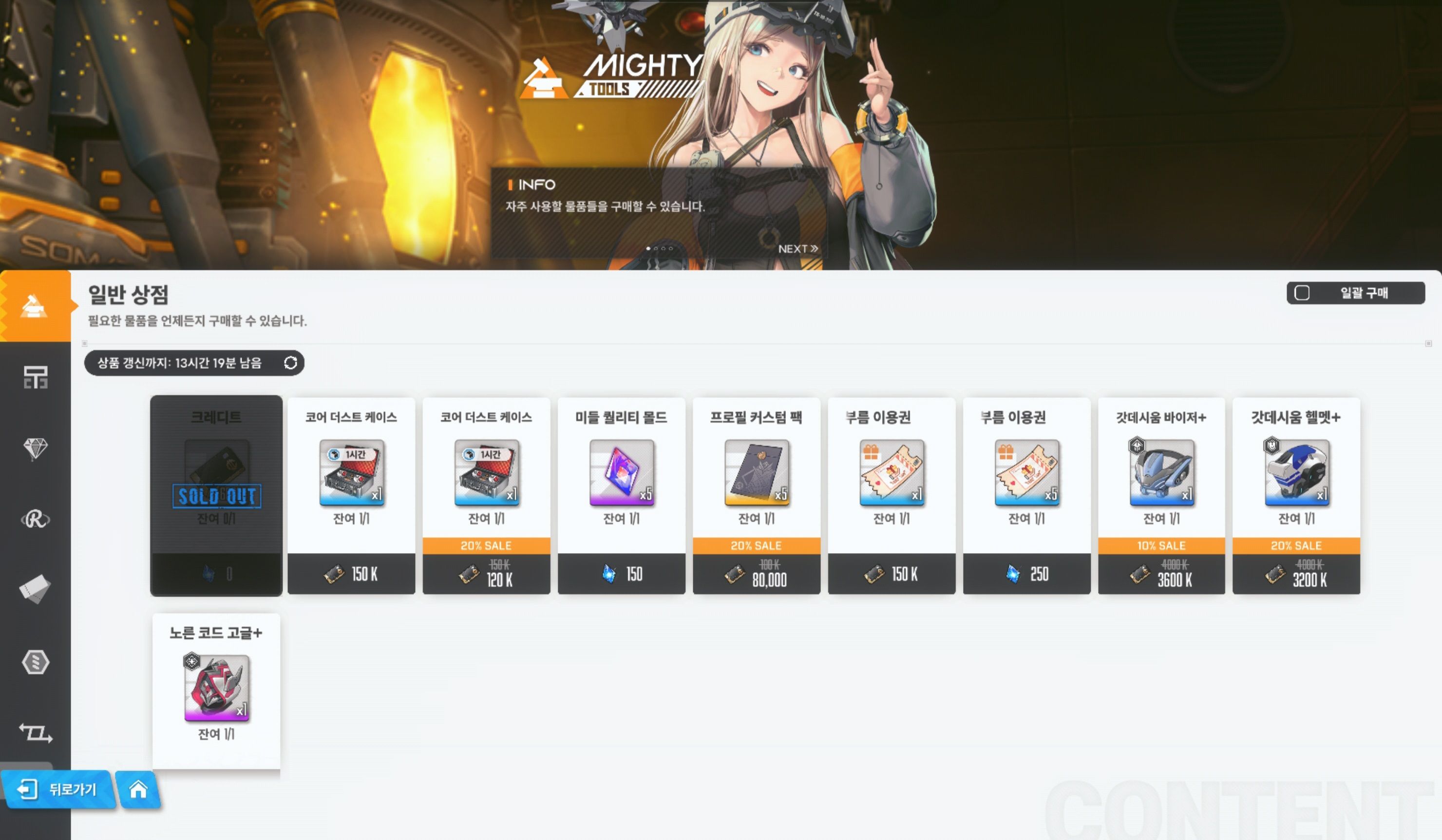Switch to the general shop hammer tab

(35, 306)
